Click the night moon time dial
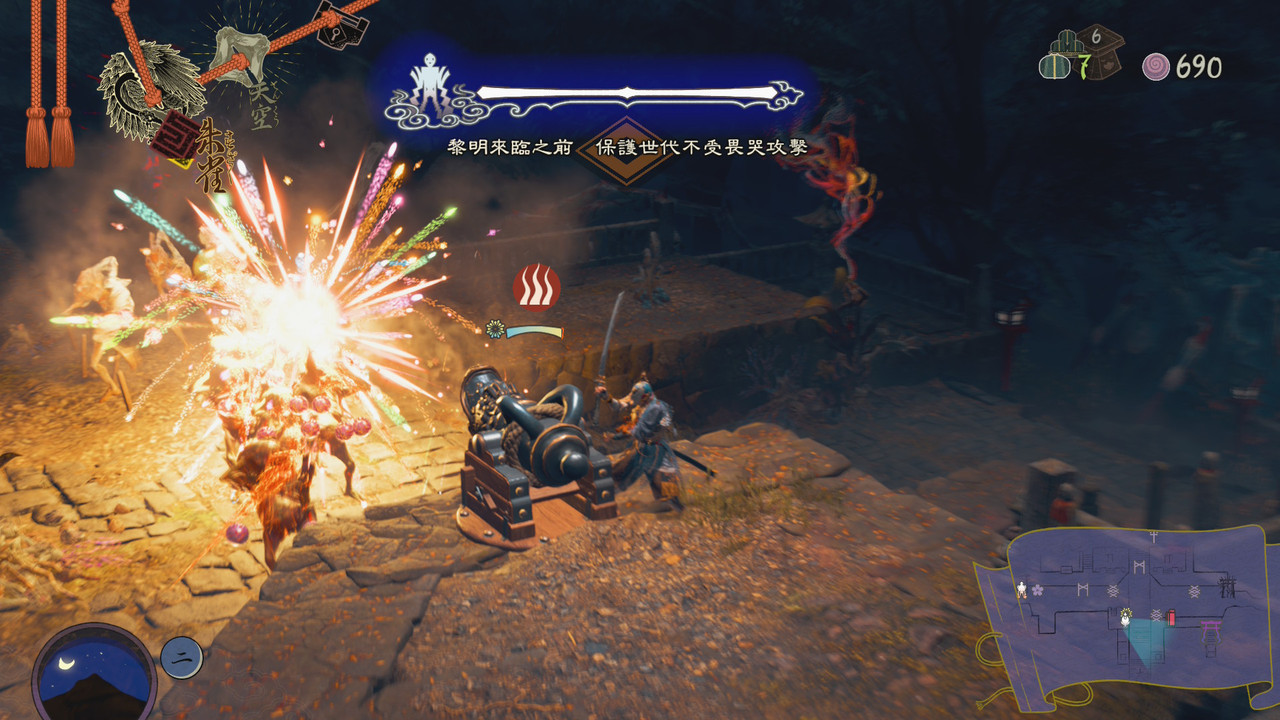1280x720 pixels. pos(94,672)
